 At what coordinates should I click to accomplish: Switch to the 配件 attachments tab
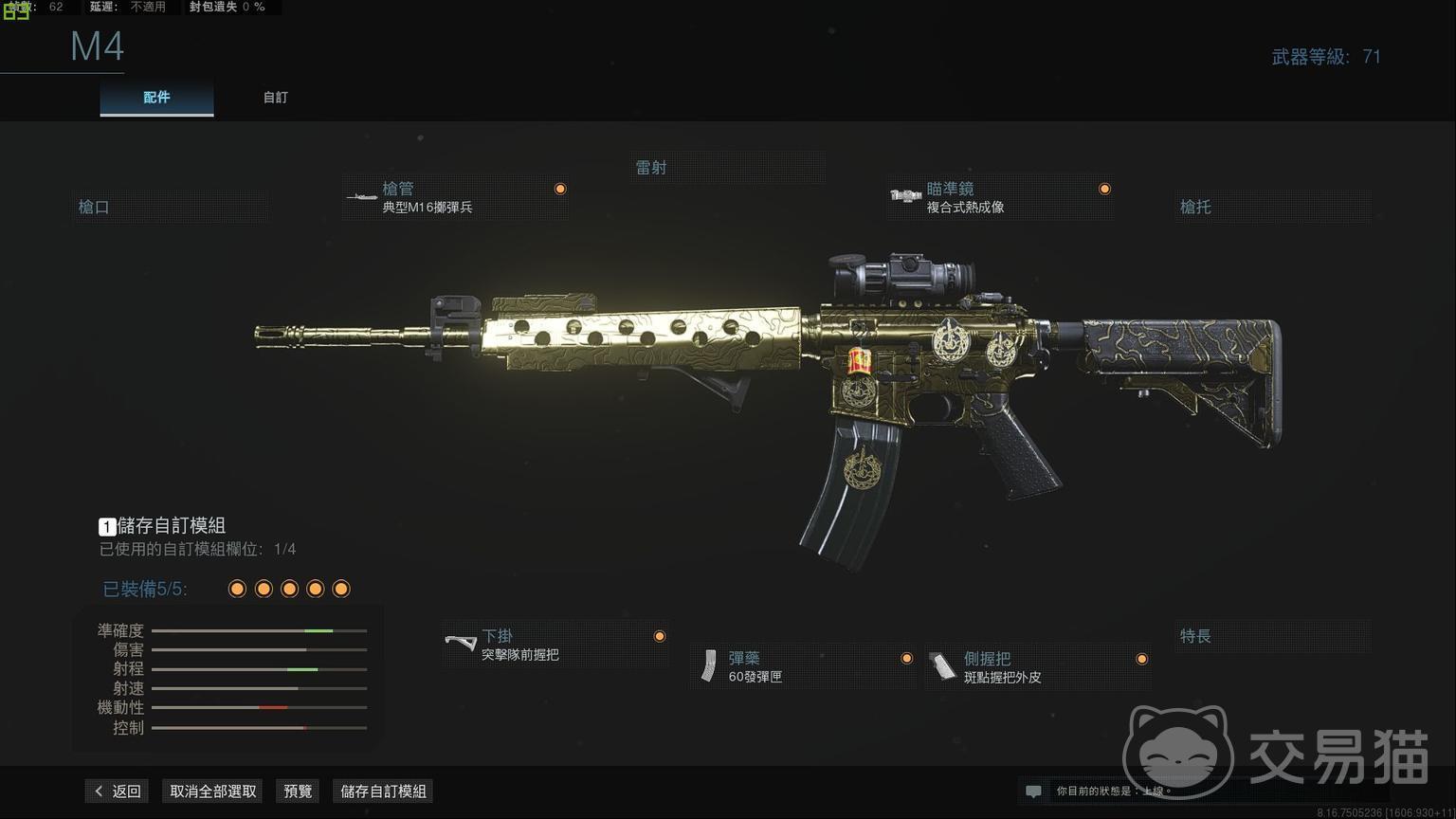click(x=156, y=98)
